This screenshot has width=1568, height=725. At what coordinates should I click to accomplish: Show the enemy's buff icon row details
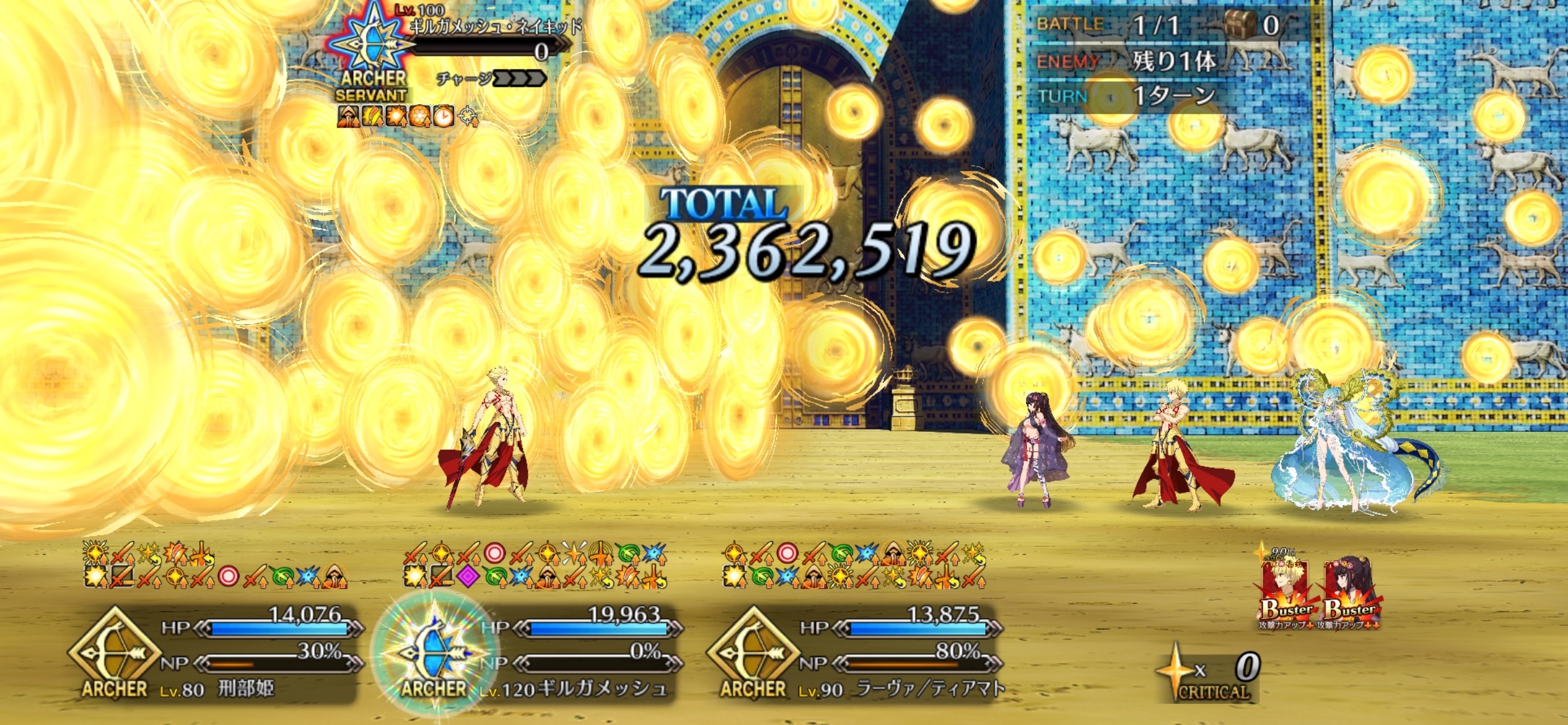[406, 116]
